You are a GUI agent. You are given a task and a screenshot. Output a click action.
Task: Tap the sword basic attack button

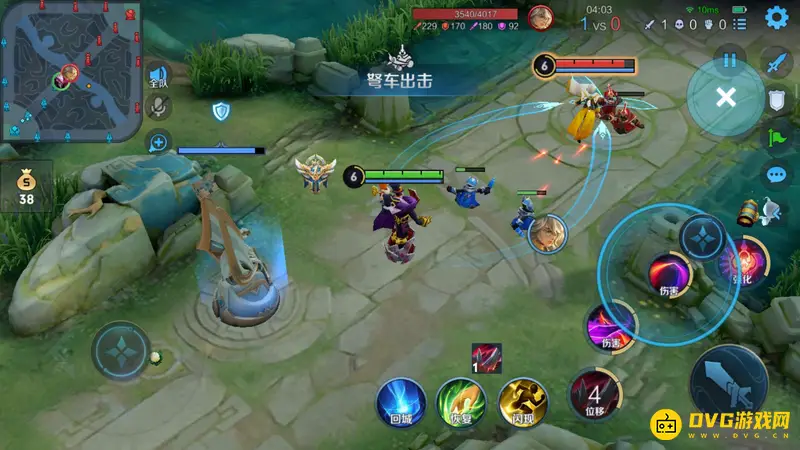(728, 385)
